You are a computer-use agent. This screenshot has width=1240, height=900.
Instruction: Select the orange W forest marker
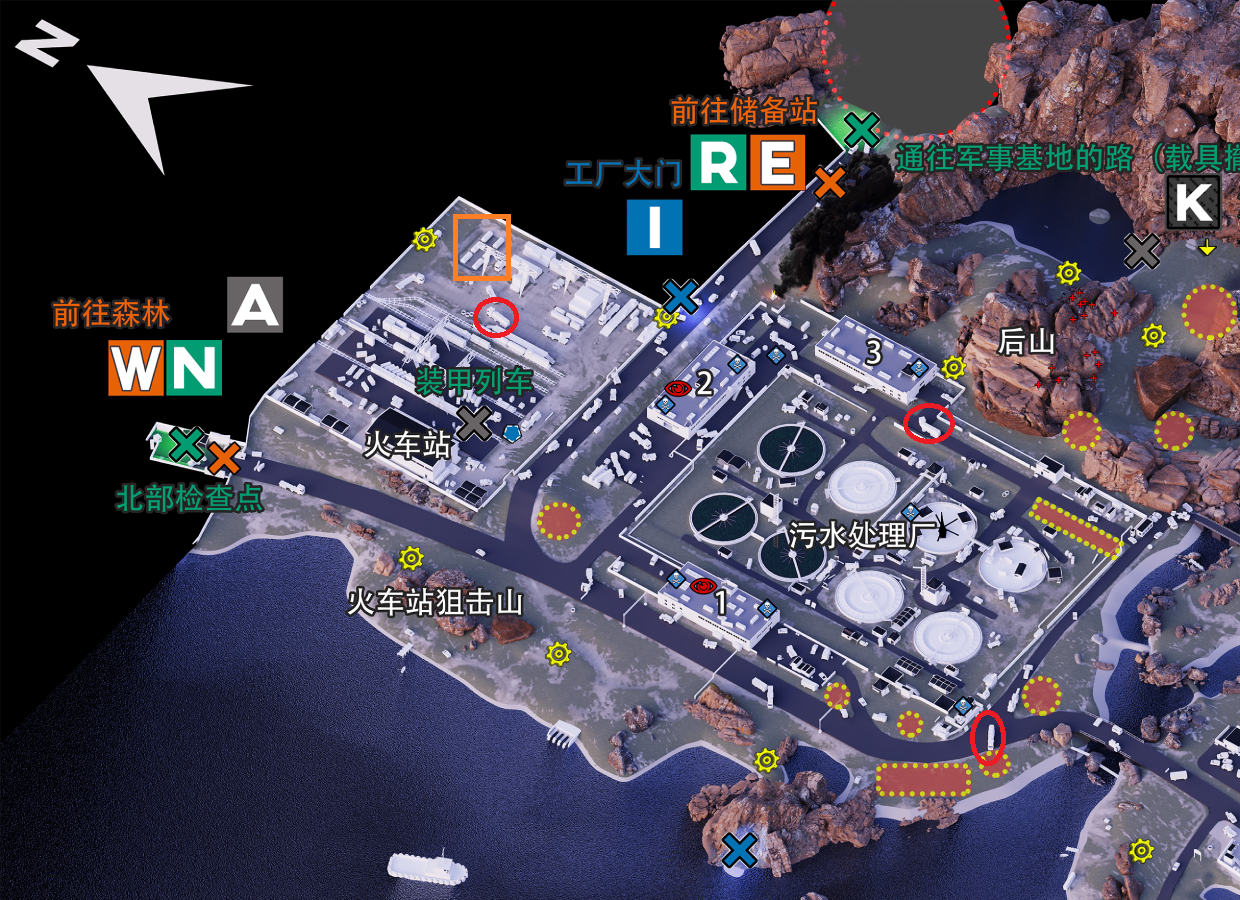tap(135, 368)
